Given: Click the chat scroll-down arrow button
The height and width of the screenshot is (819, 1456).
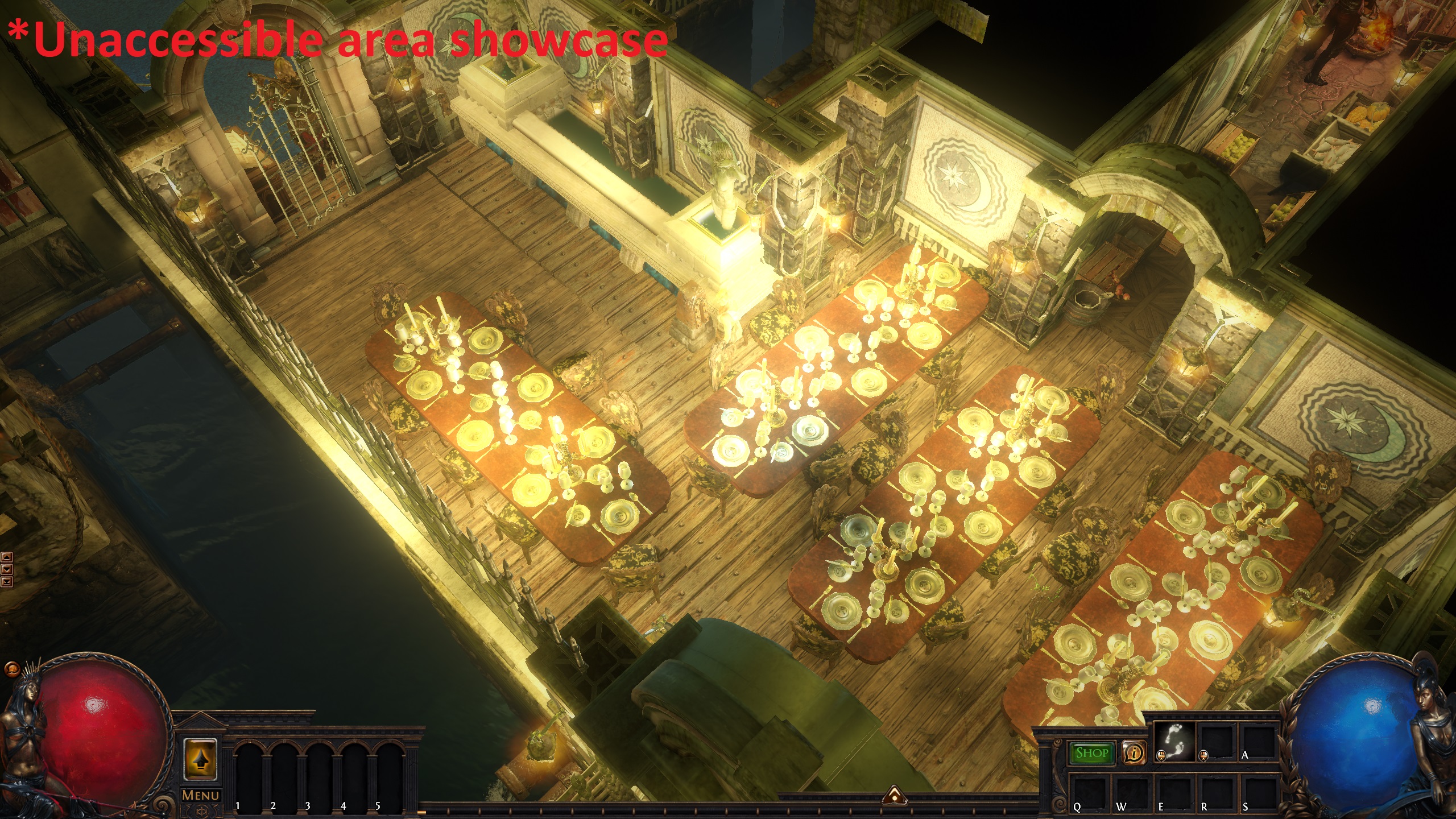Looking at the screenshot, I should tap(7, 569).
